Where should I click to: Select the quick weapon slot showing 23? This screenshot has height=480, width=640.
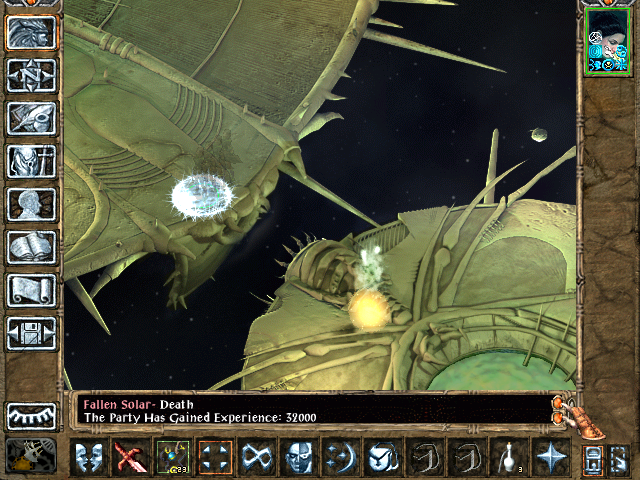[x=172, y=458]
